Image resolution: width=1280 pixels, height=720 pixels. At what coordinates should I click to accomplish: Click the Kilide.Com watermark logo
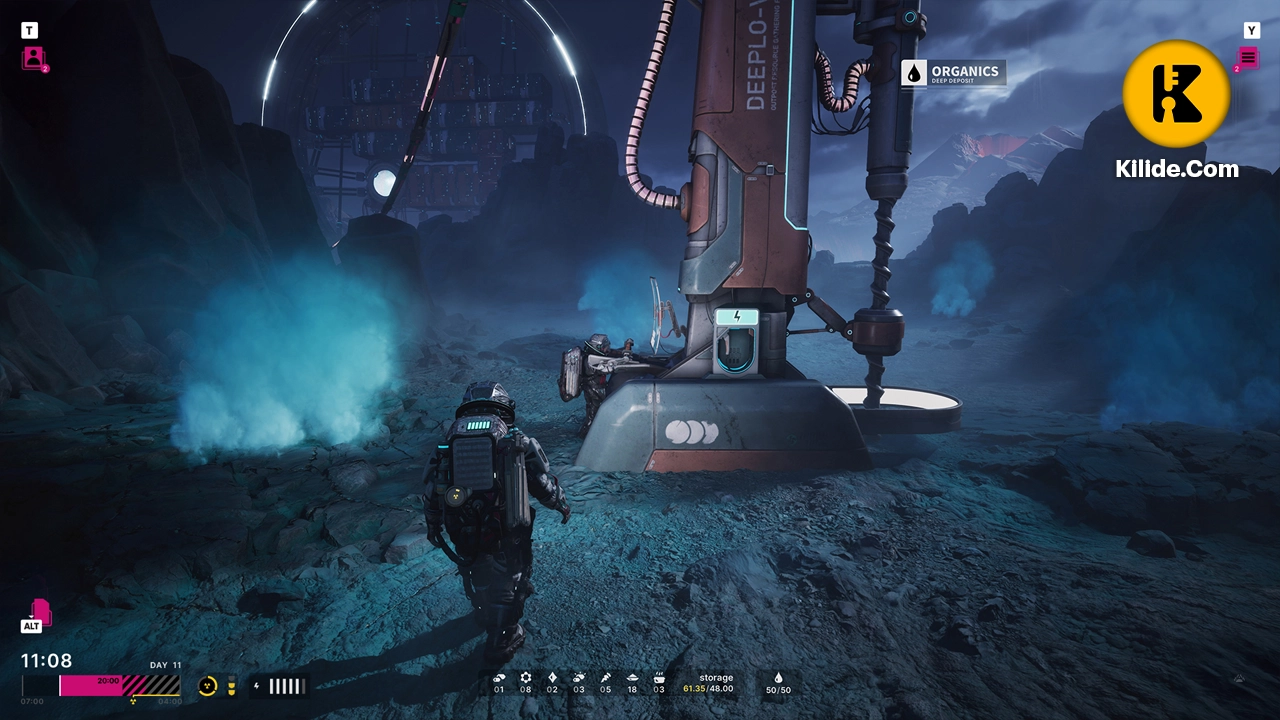click(x=1176, y=95)
